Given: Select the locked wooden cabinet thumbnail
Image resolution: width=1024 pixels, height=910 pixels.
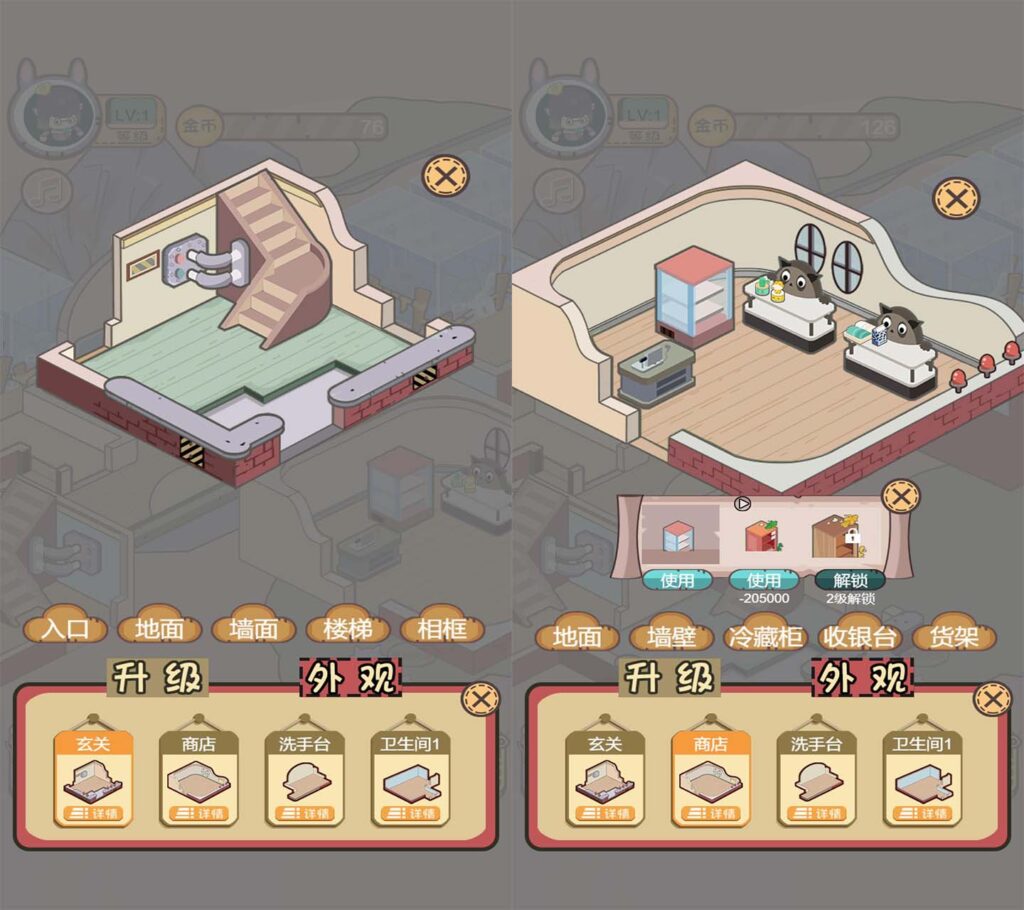Looking at the screenshot, I should pos(835,535).
